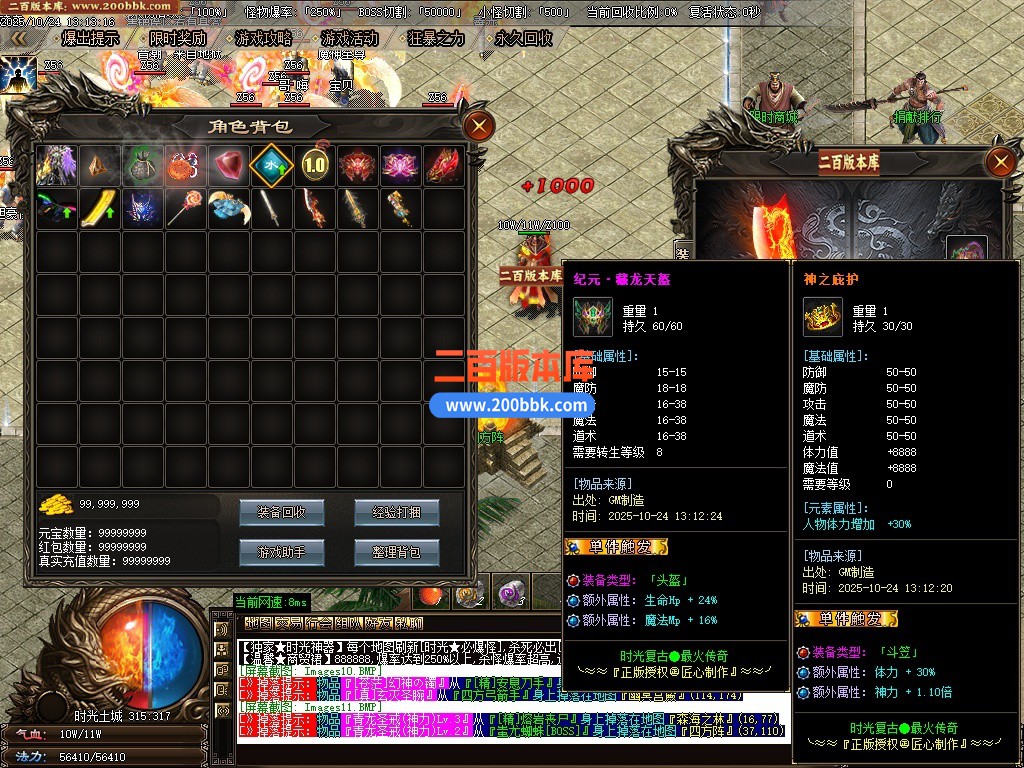Open the 限时奖励 menu
Screen dimensions: 1024x768
[177, 39]
